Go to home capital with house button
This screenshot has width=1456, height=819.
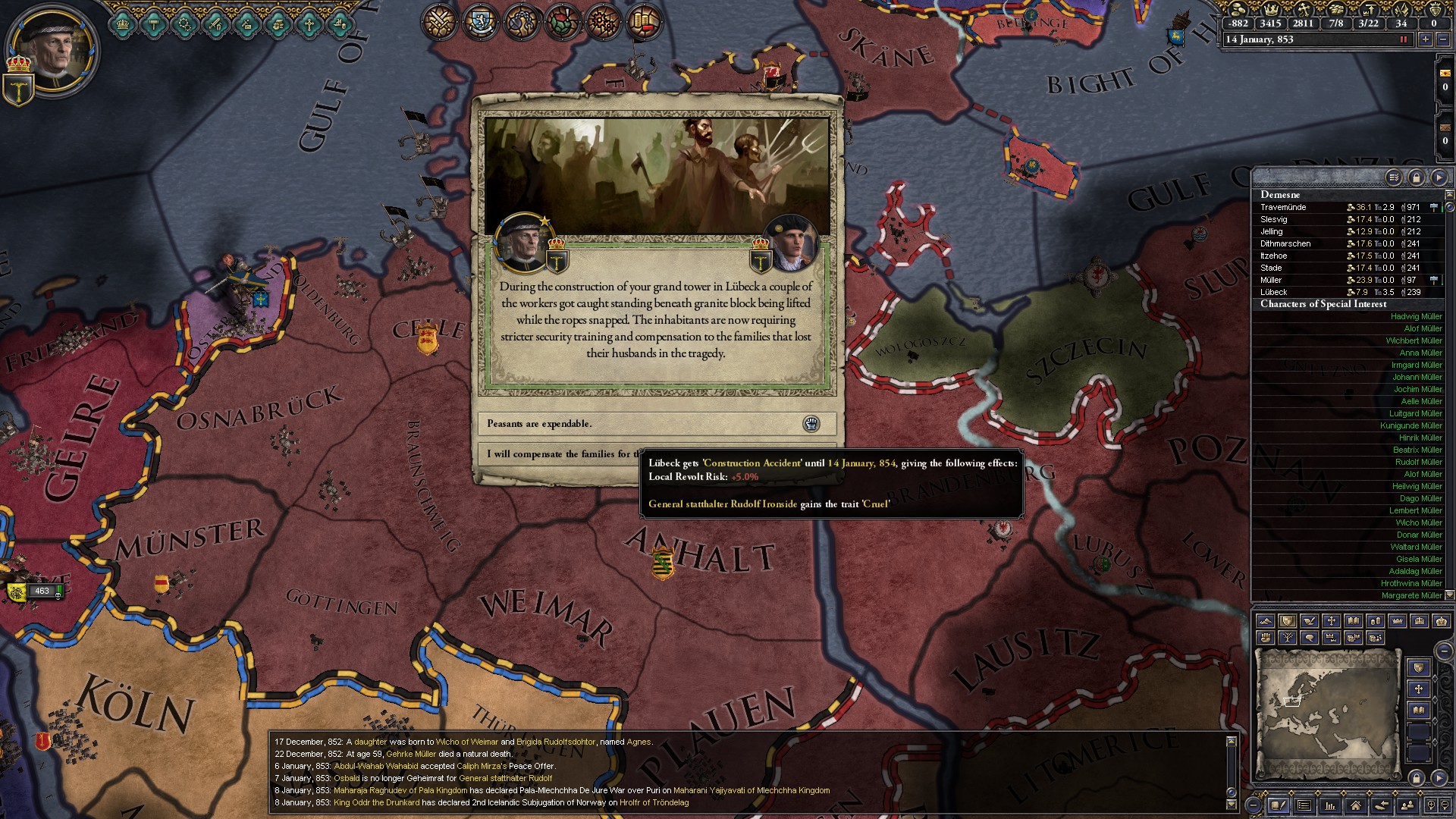point(1355,805)
